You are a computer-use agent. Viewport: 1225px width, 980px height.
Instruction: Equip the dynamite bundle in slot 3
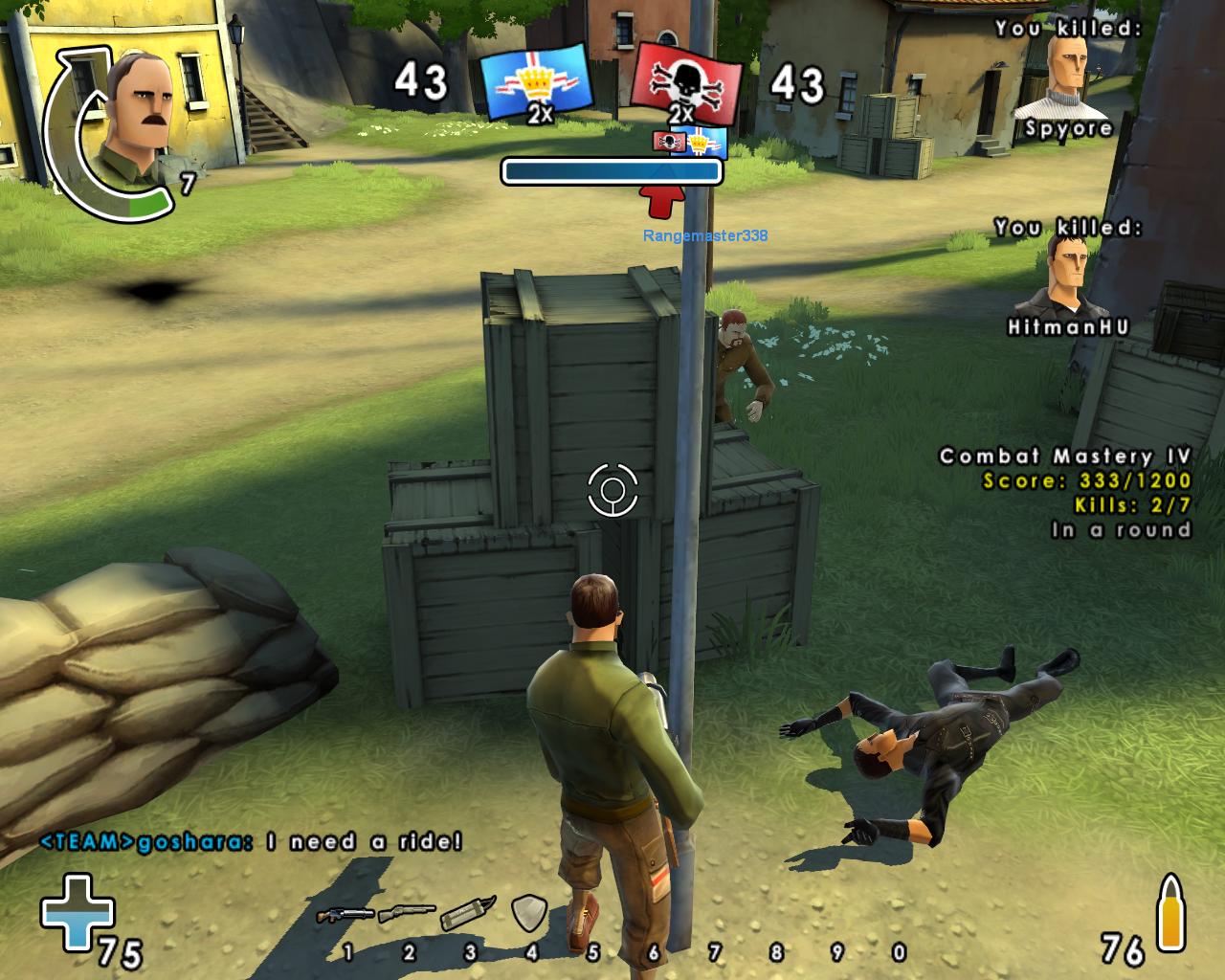coord(468,913)
